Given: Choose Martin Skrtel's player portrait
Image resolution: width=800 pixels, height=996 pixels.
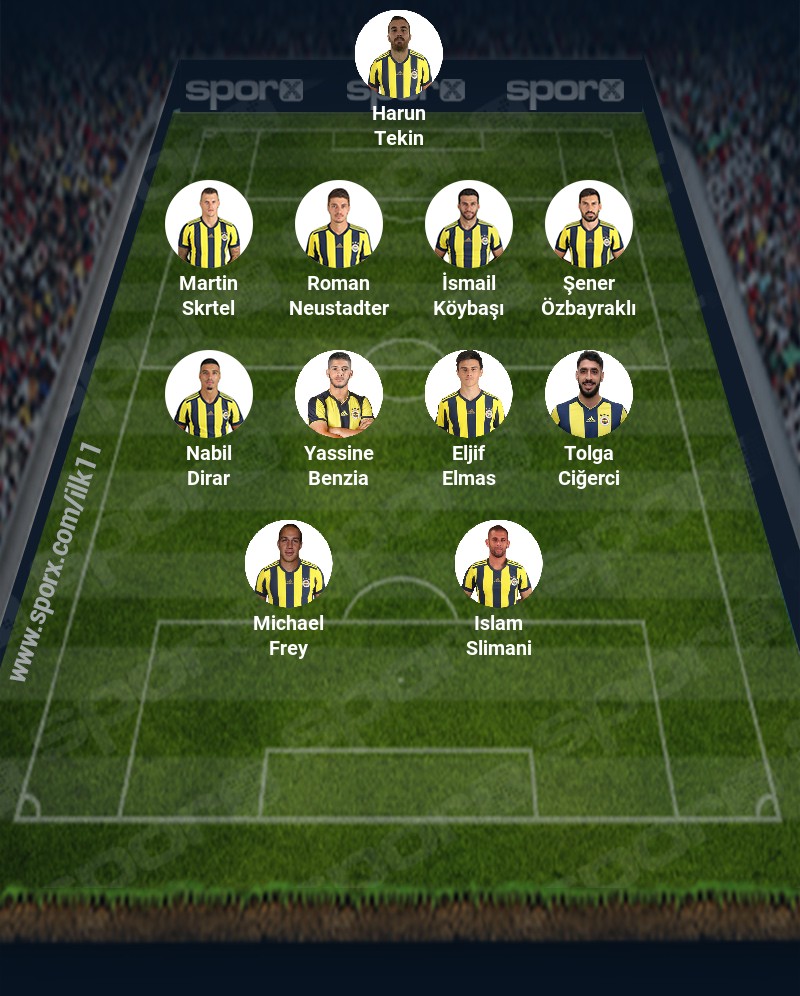Looking at the screenshot, I should click(x=209, y=224).
